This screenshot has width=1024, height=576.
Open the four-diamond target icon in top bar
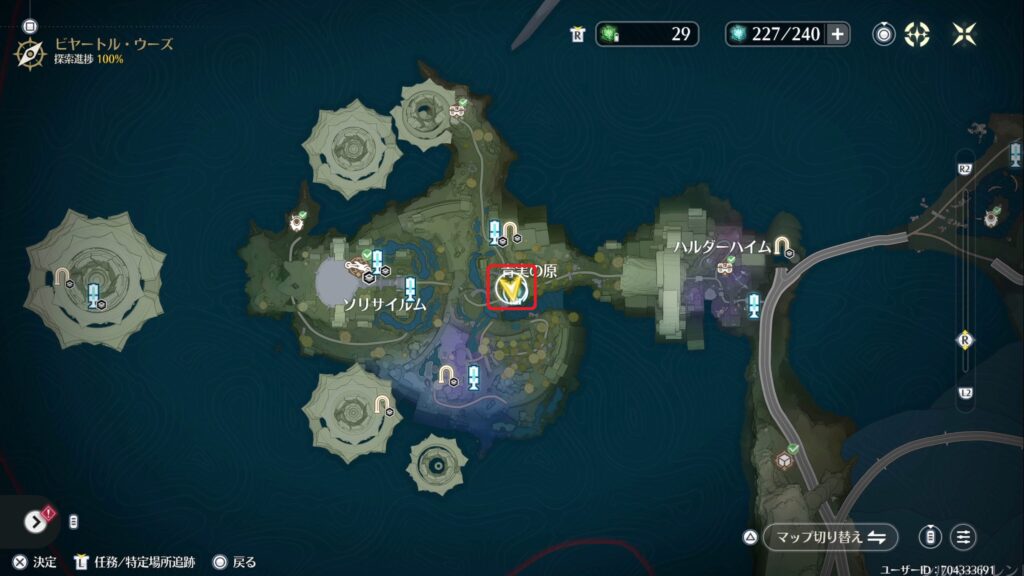917,34
